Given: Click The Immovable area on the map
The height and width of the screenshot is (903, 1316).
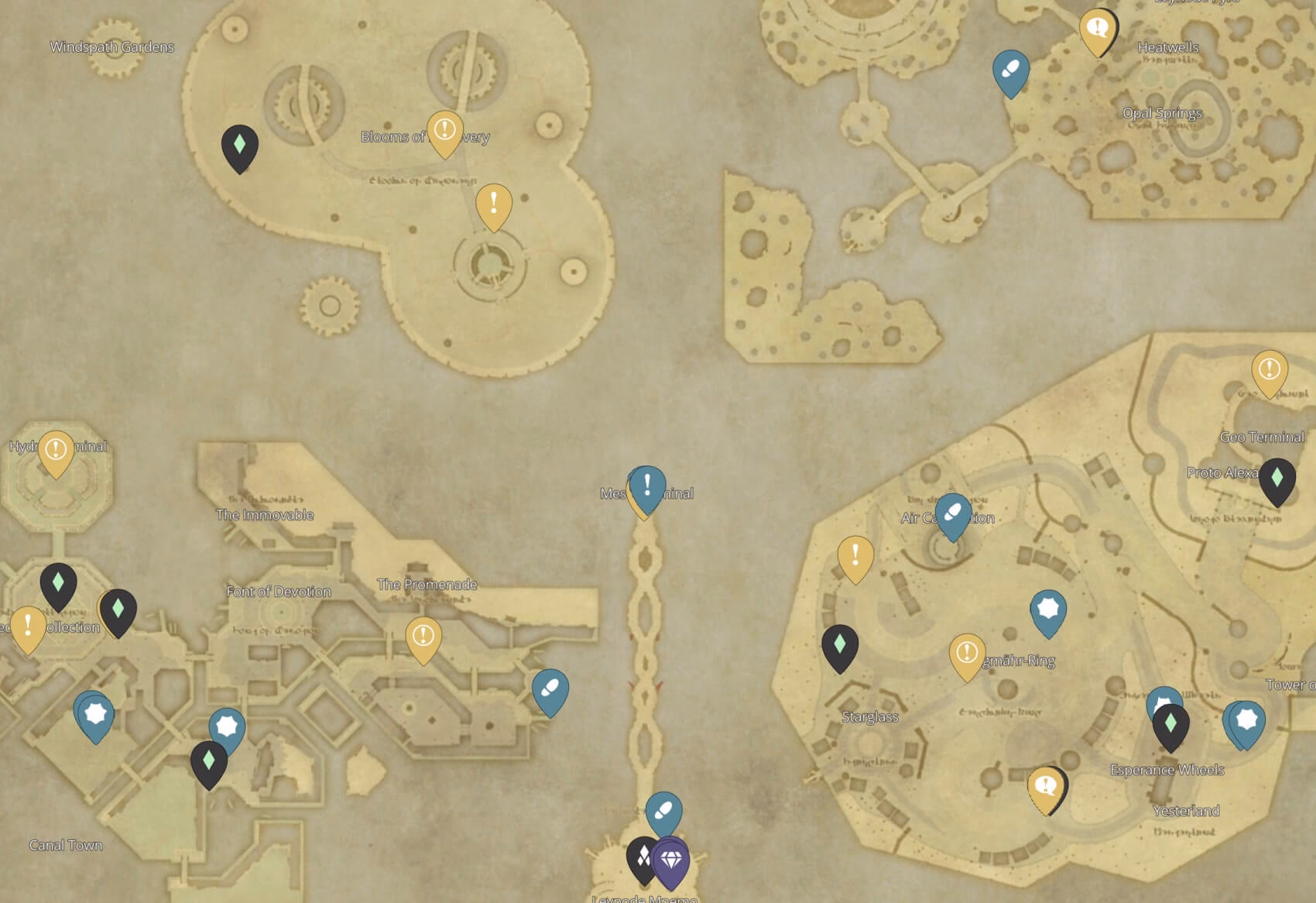Looking at the screenshot, I should (267, 513).
